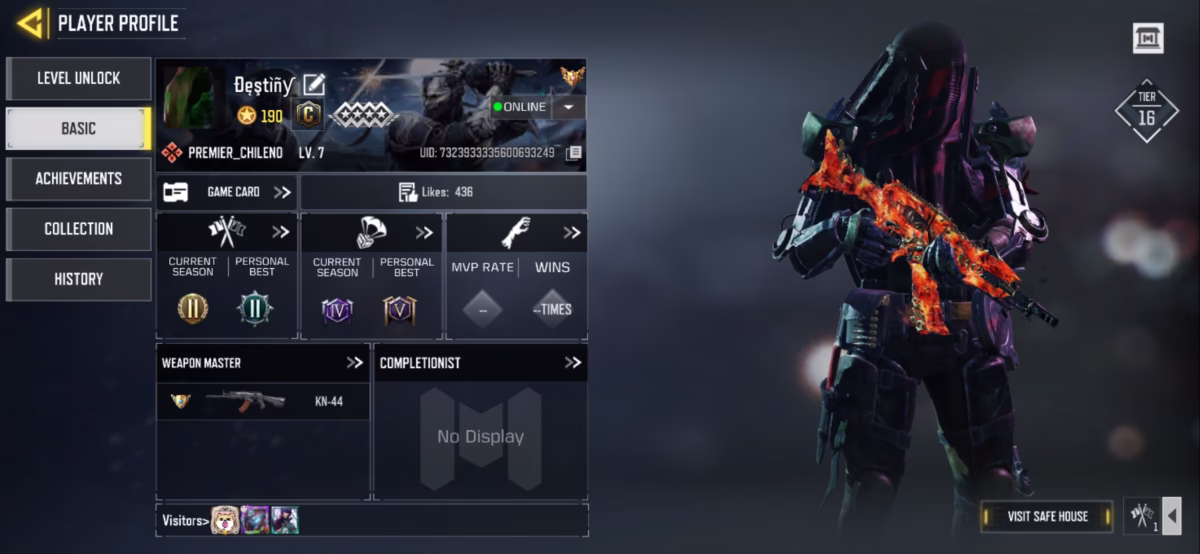View the History tab
This screenshot has height=554, width=1200.
coord(78,279)
